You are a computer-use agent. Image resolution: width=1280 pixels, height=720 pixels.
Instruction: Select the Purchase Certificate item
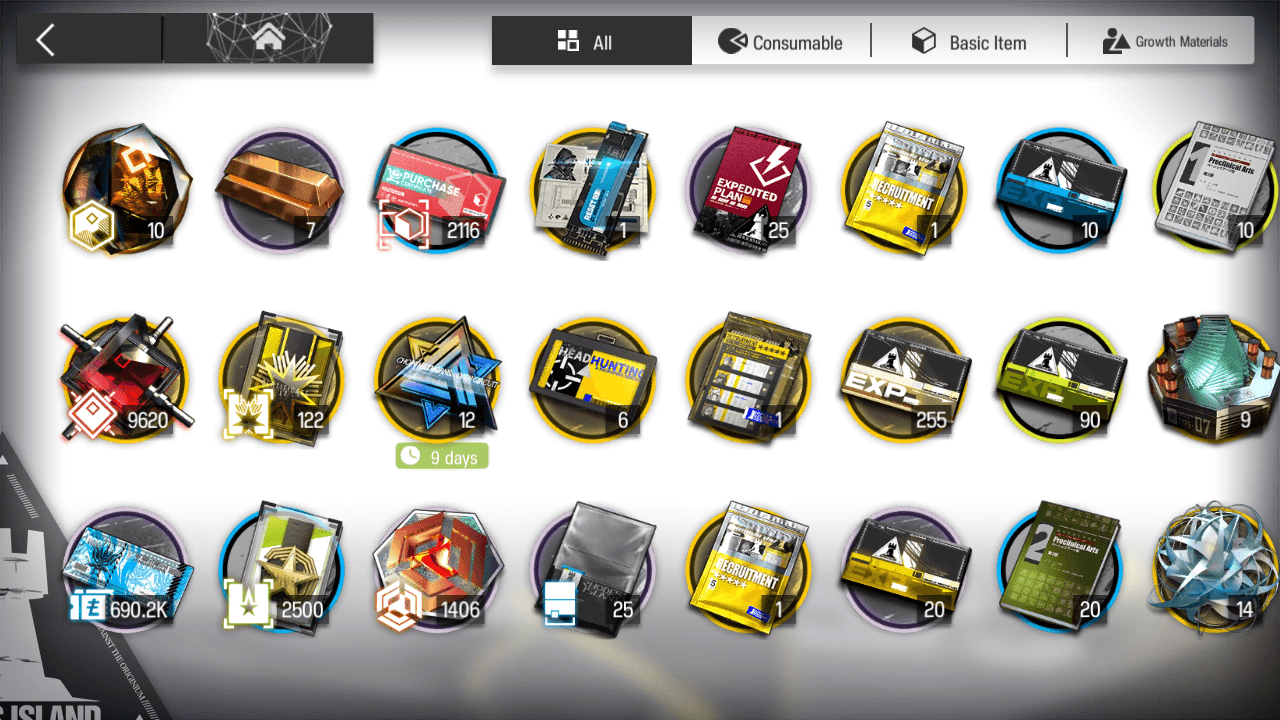[x=436, y=190]
